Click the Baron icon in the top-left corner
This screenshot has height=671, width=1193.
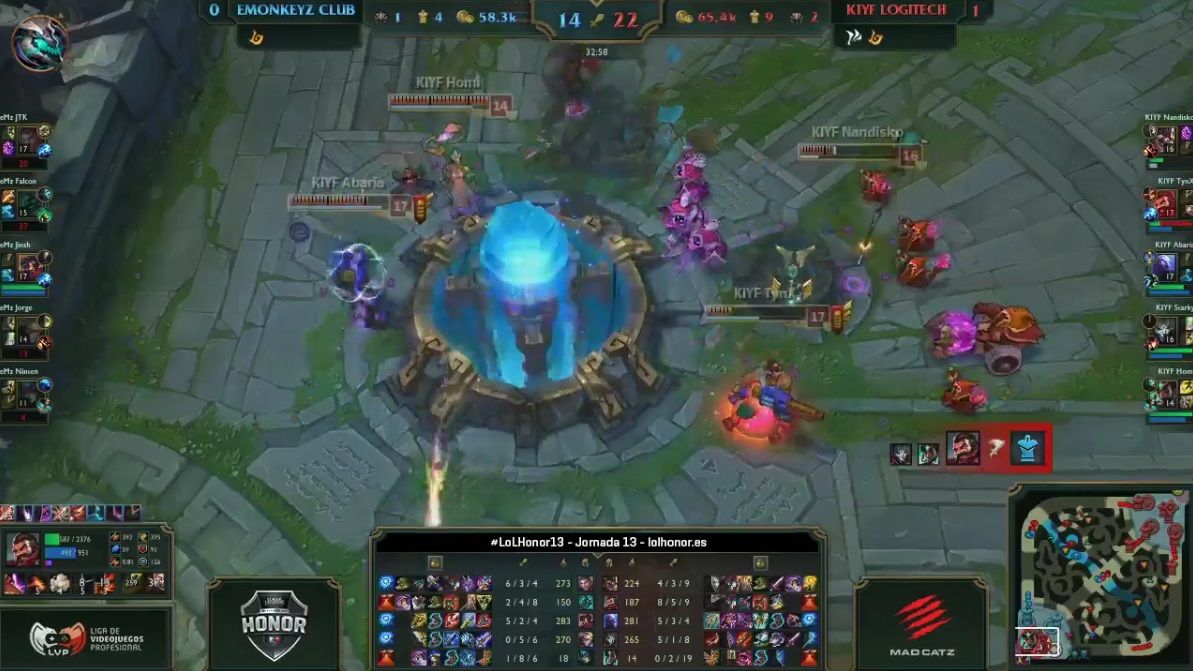(40, 42)
